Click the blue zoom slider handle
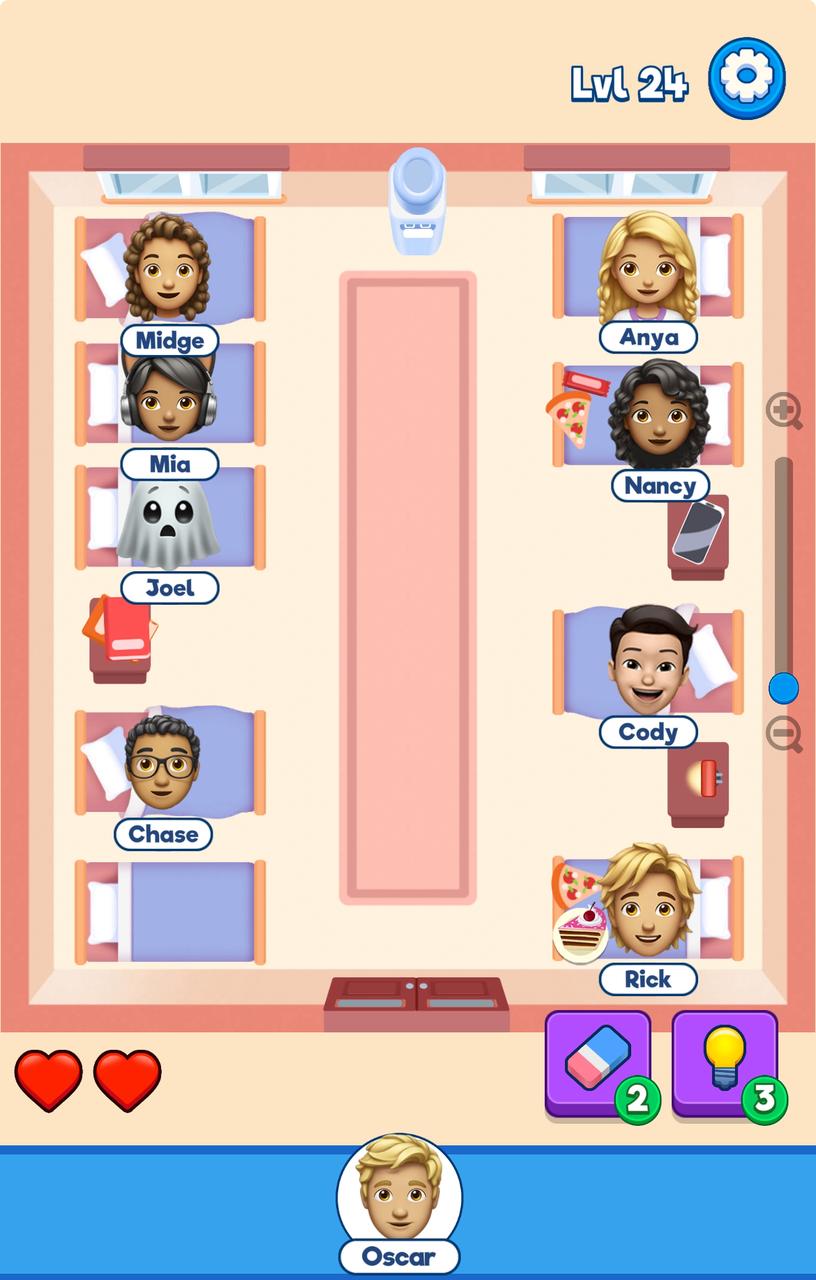 (783, 688)
